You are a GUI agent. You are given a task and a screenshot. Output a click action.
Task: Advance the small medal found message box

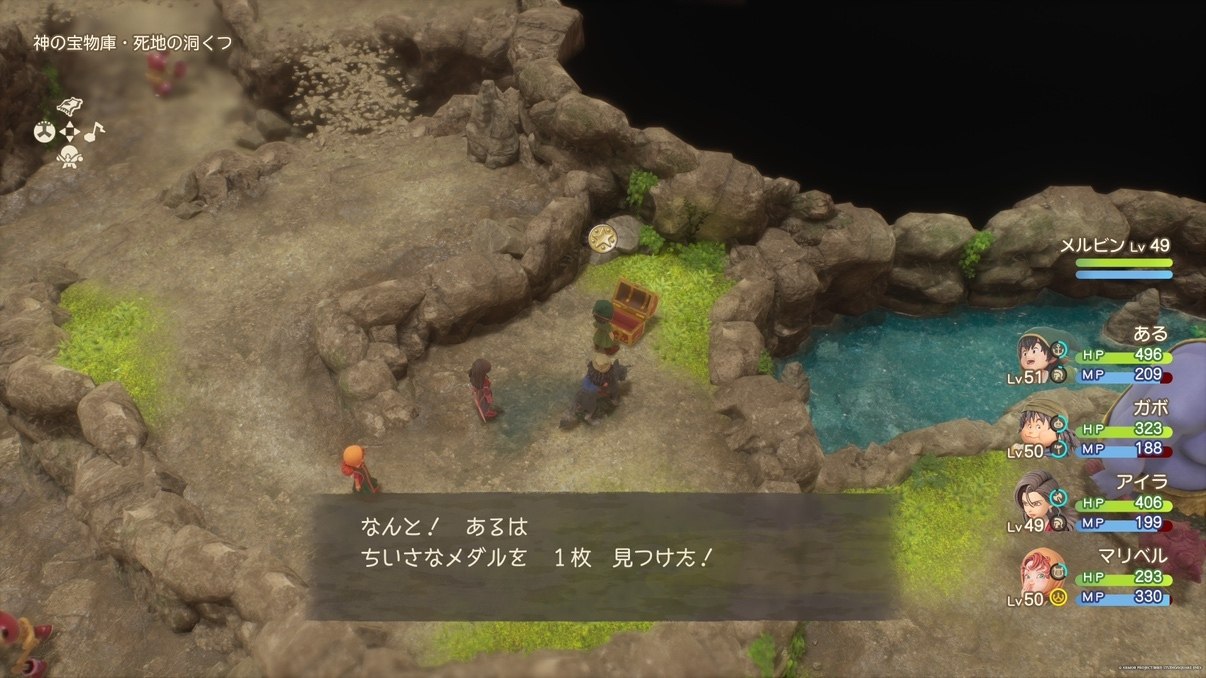[603, 556]
